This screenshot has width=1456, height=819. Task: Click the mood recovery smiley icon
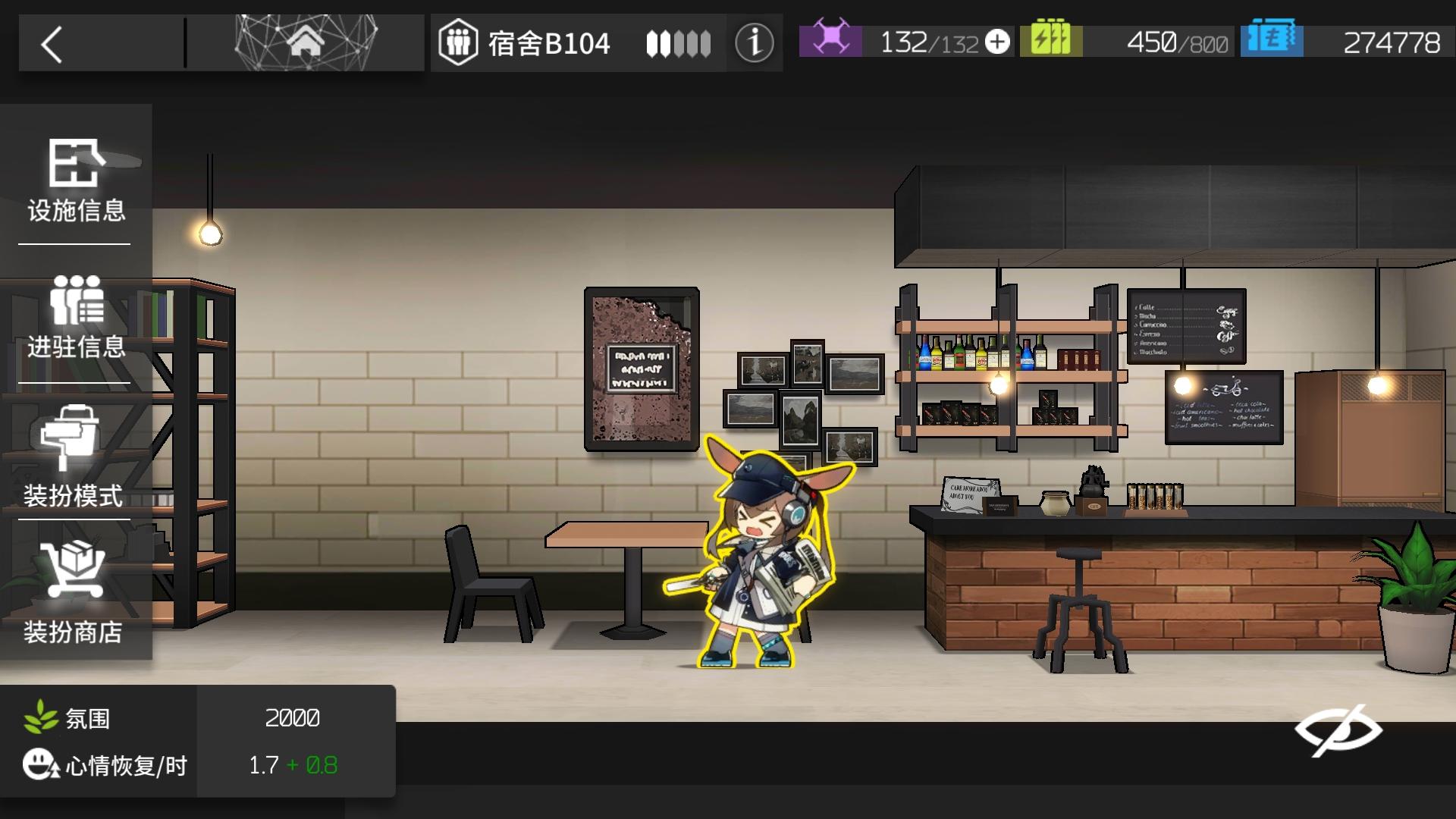41,765
